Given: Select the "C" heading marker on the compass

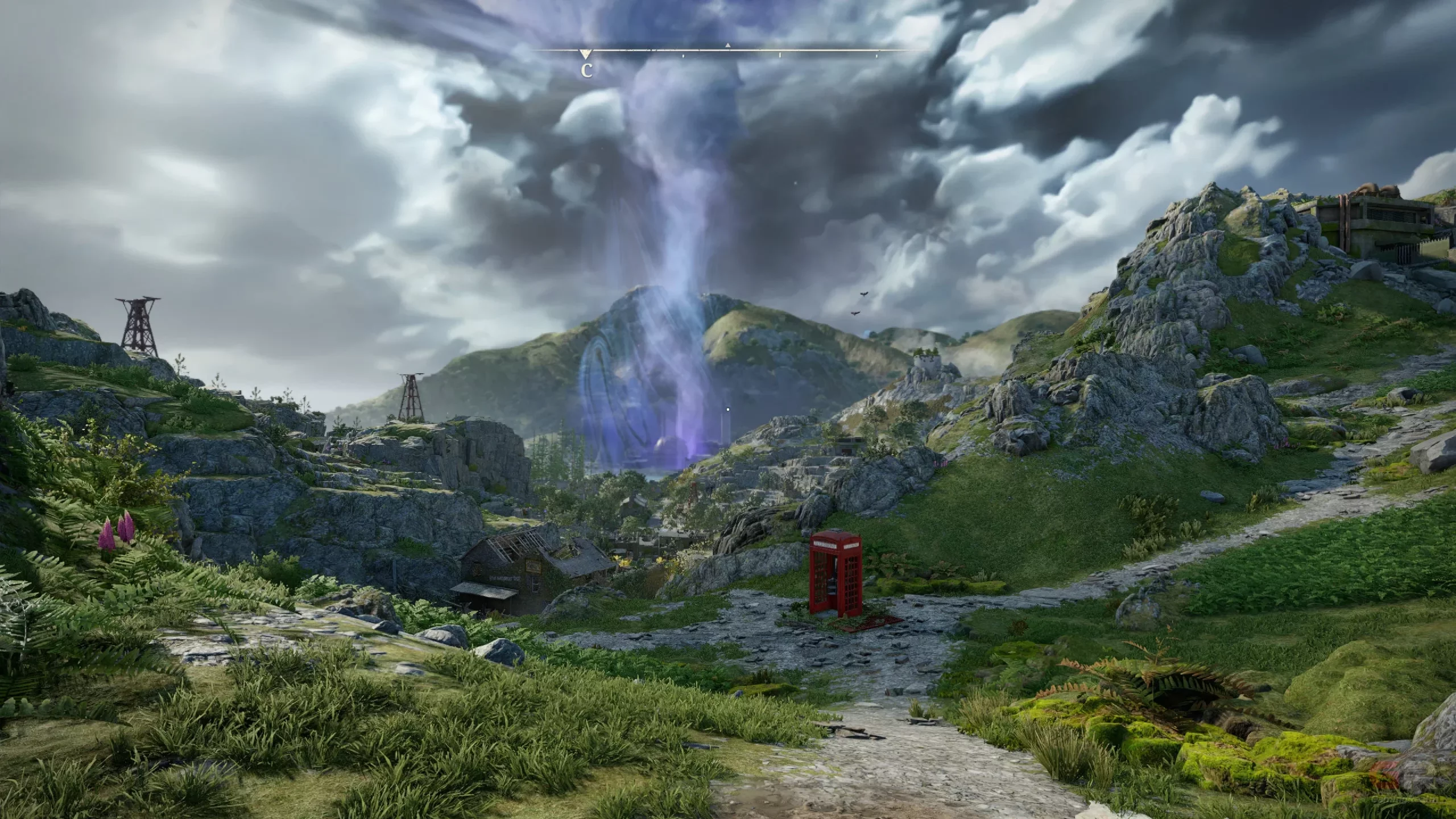Looking at the screenshot, I should [586, 69].
